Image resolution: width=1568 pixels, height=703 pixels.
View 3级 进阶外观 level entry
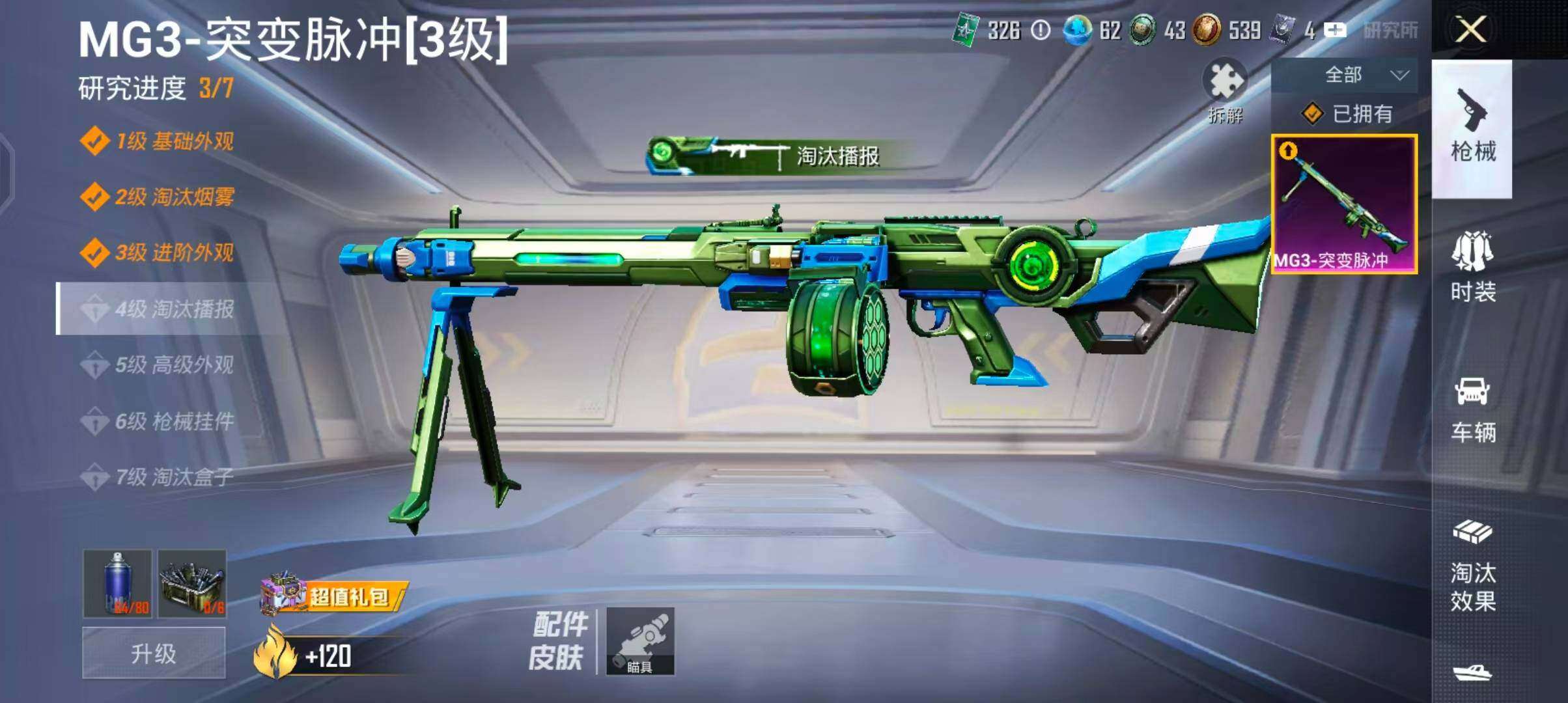(158, 253)
